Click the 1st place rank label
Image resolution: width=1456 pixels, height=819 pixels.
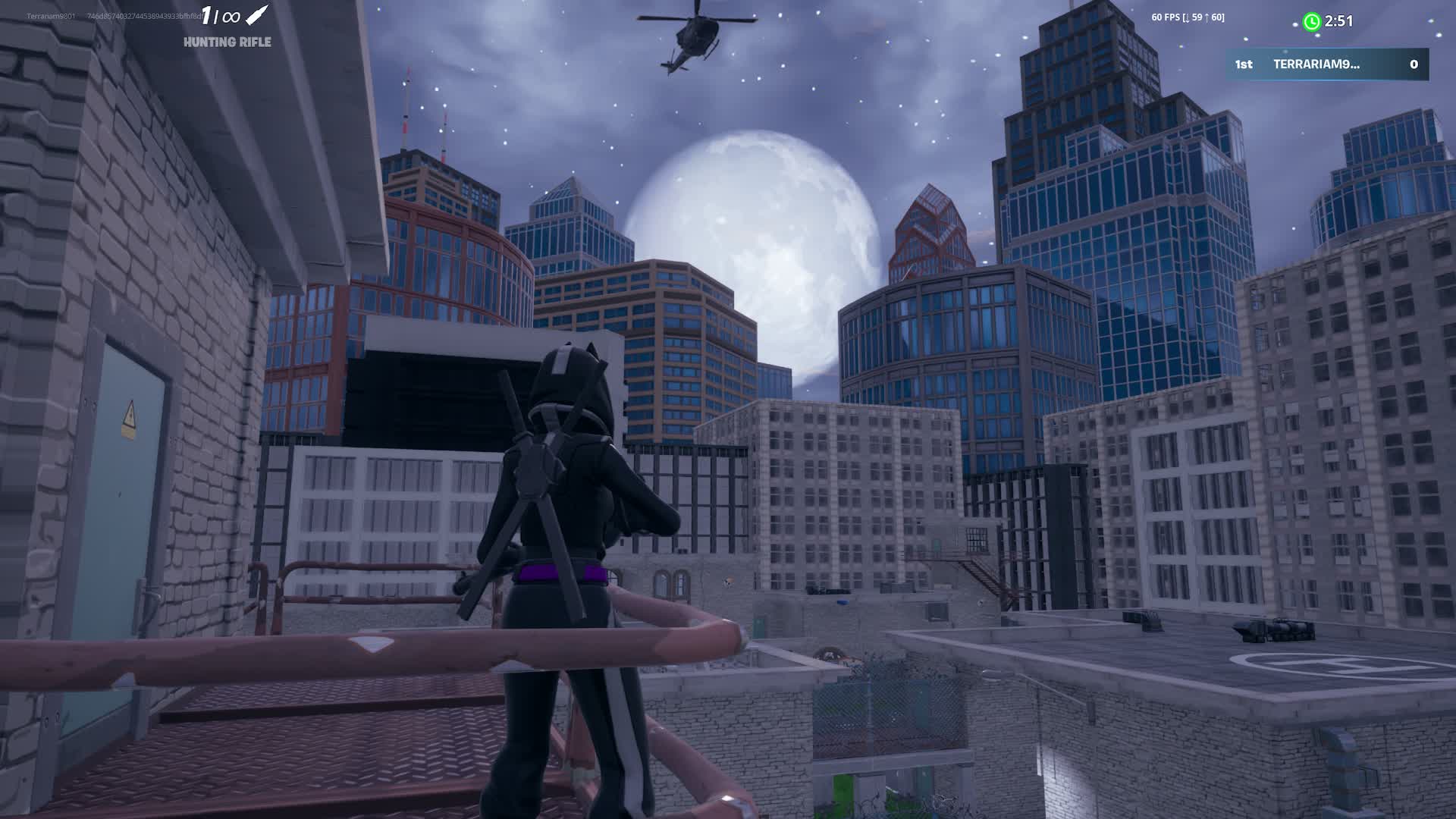click(1242, 65)
